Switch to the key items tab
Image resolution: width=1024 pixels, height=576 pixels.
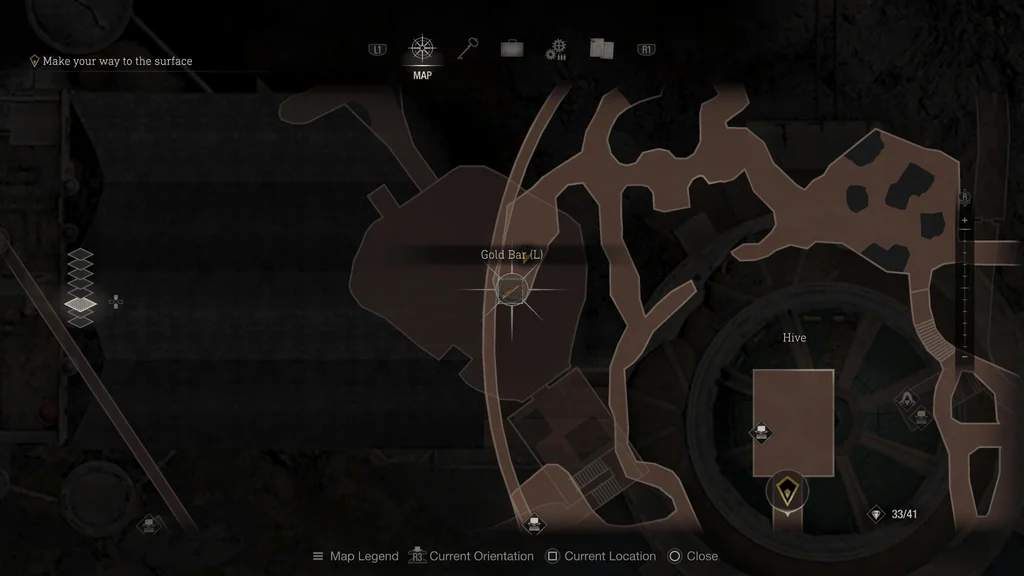pyautogui.click(x=468, y=49)
